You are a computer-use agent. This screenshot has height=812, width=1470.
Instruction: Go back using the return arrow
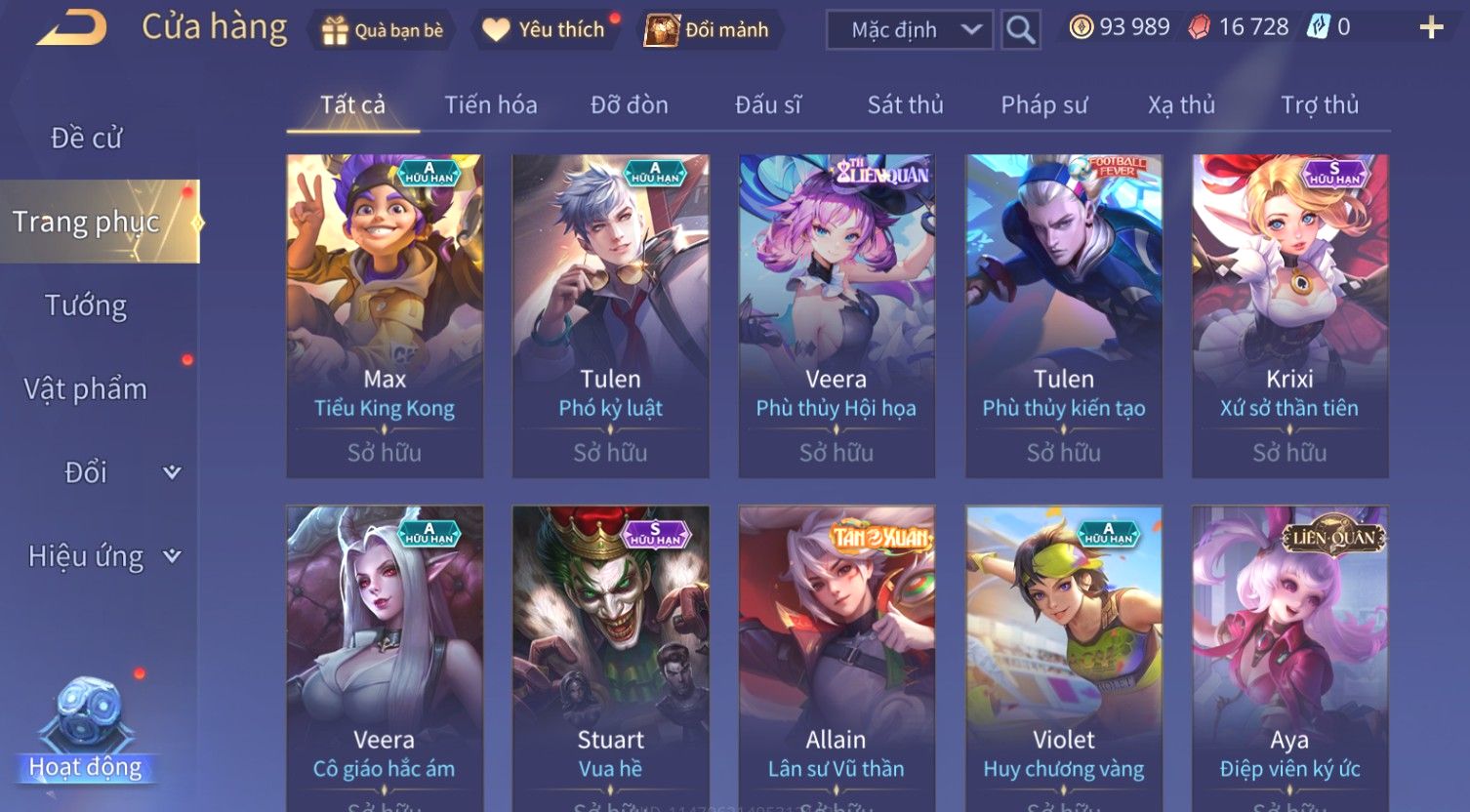(x=72, y=28)
